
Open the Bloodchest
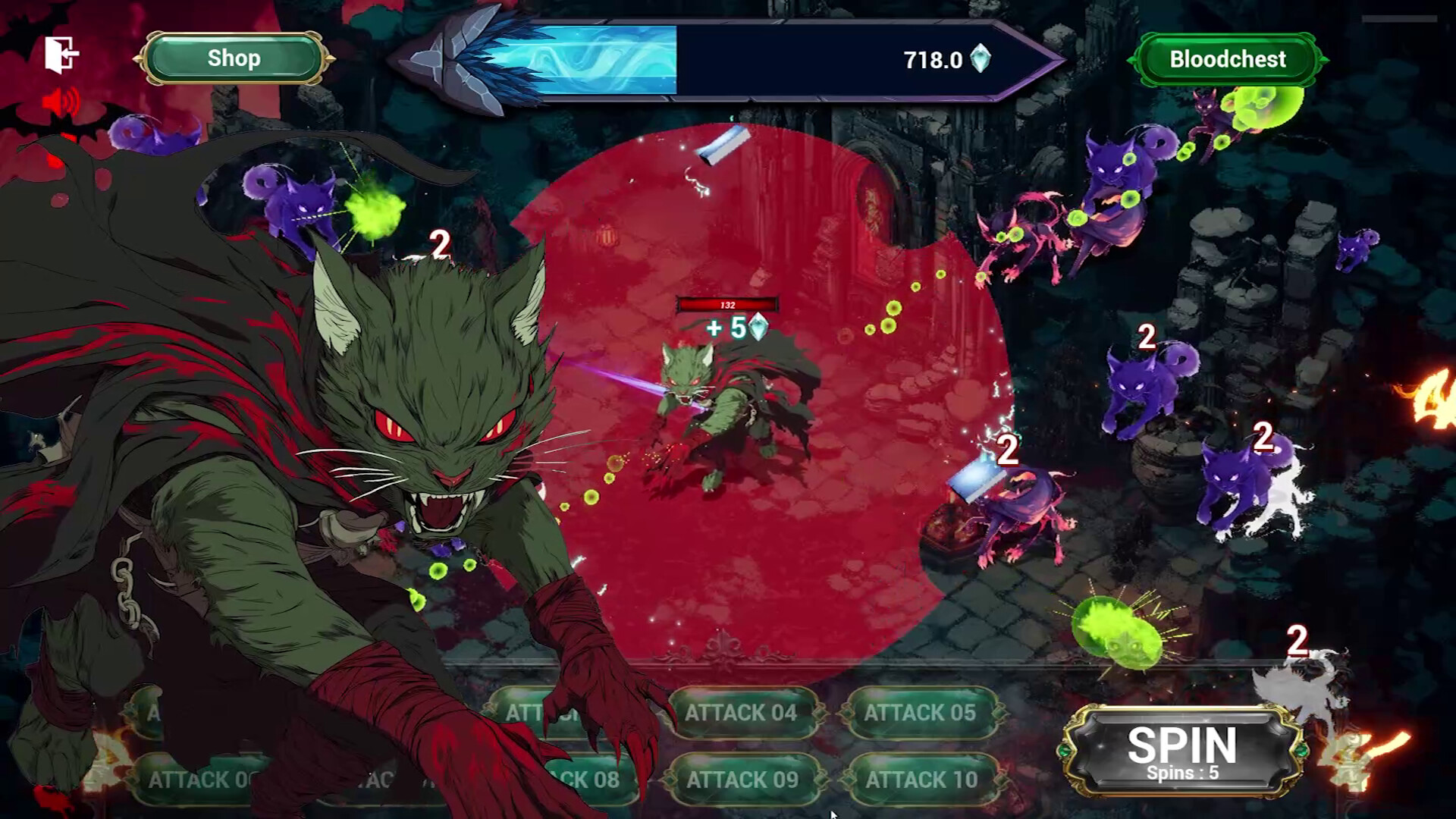click(x=1227, y=59)
